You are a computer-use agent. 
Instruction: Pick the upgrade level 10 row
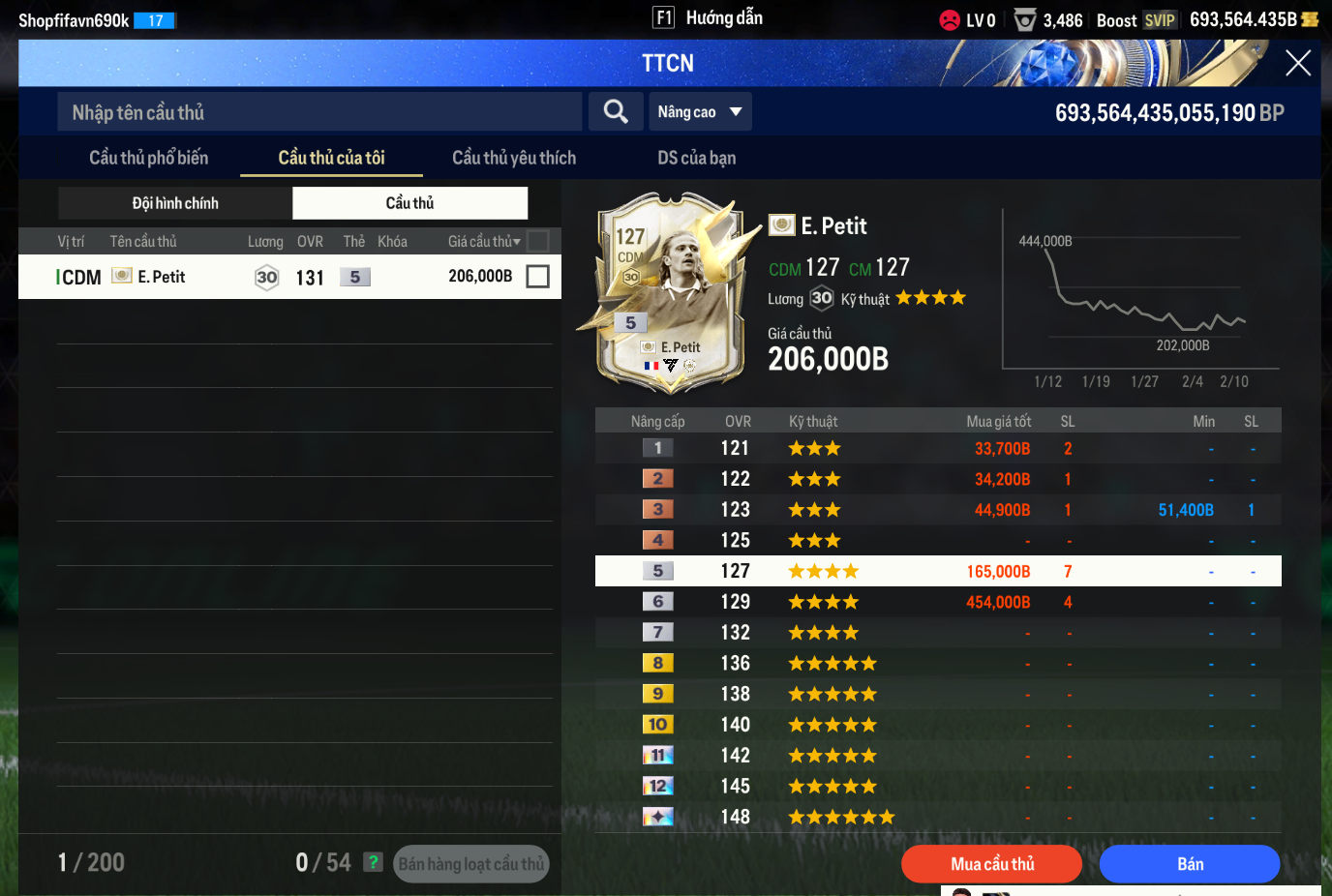pyautogui.click(x=937, y=725)
